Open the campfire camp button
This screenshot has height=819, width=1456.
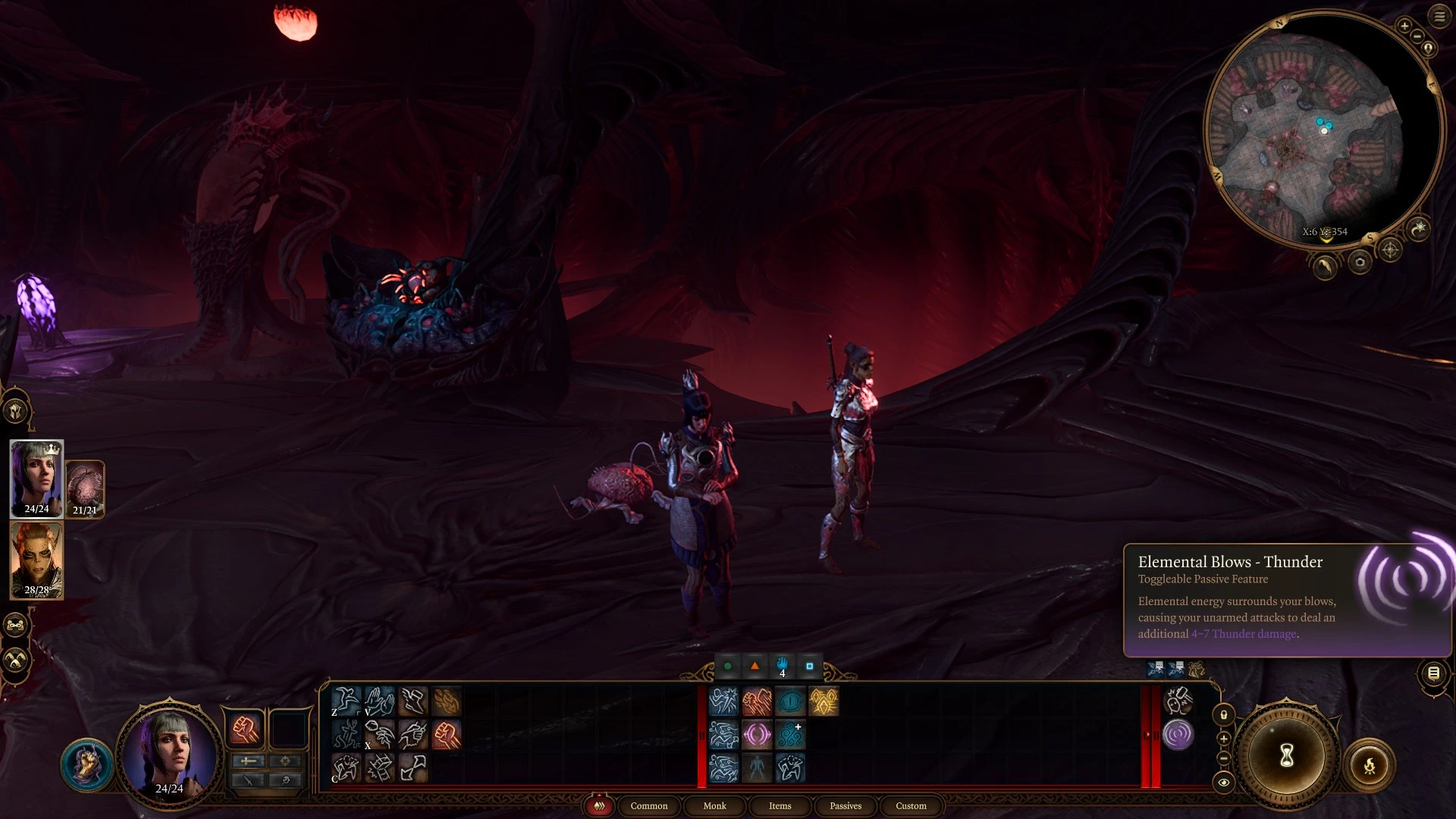click(x=1369, y=766)
